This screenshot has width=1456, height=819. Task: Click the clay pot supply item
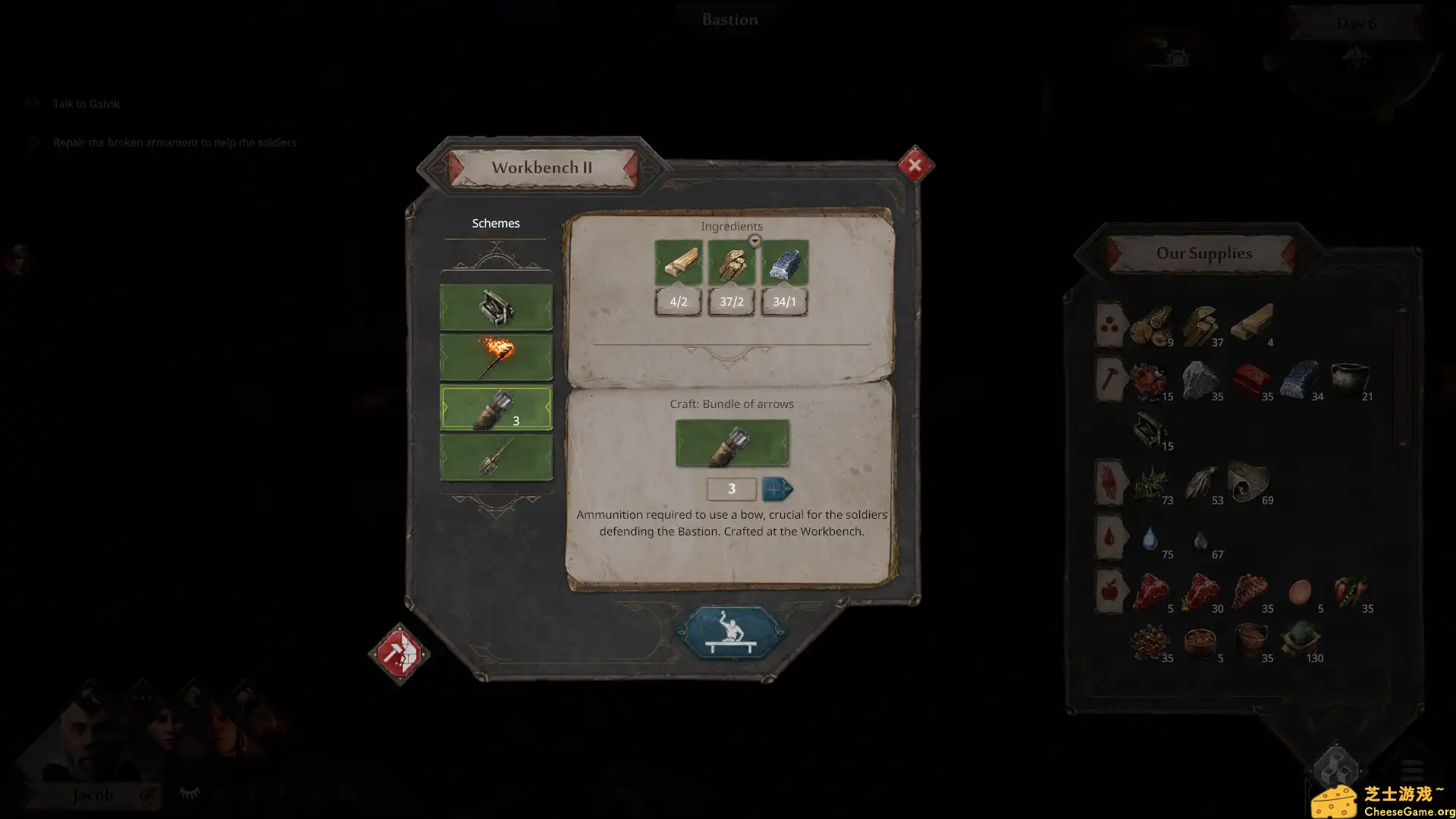click(1350, 379)
